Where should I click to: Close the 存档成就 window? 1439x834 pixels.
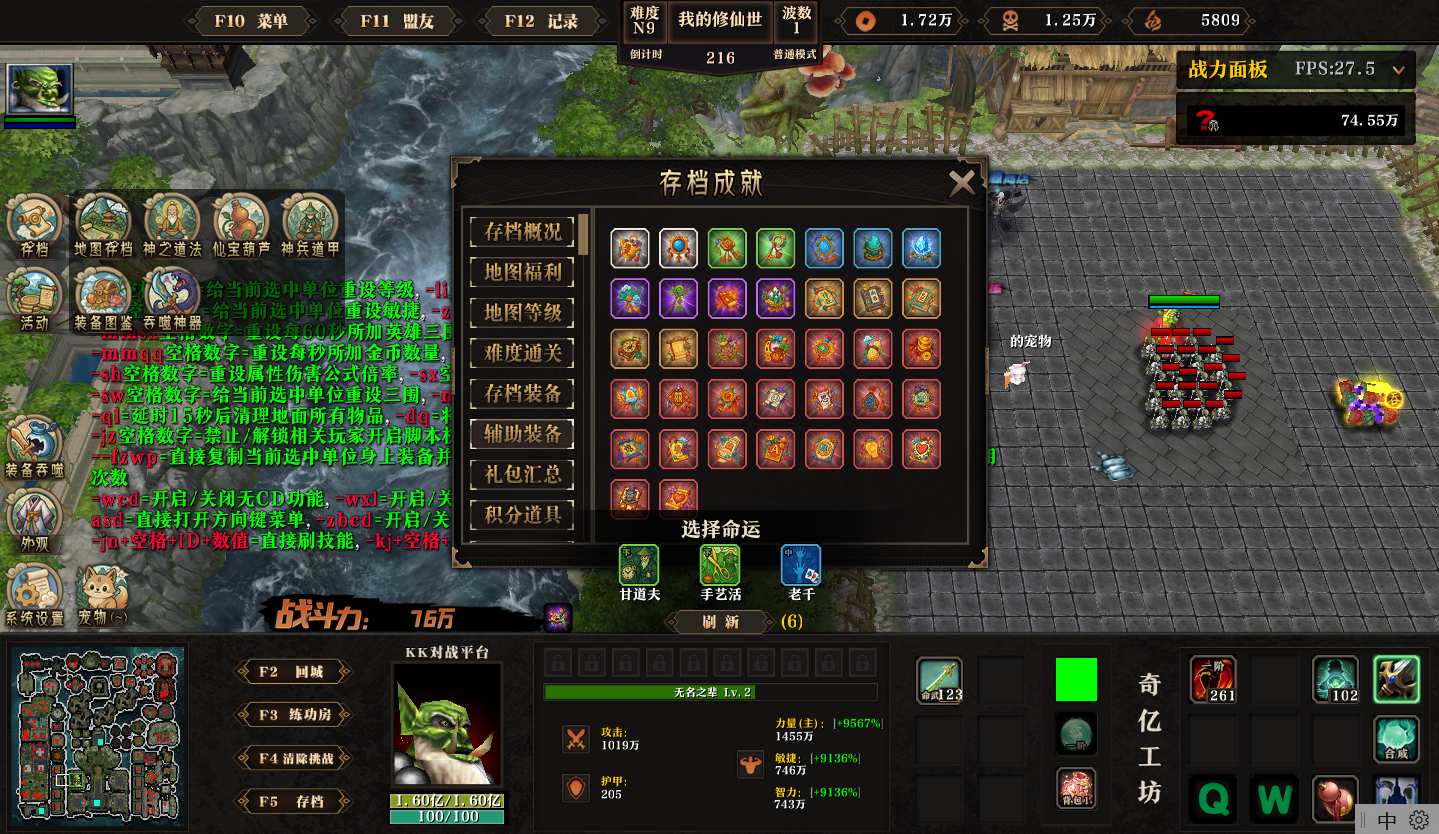pyautogui.click(x=961, y=182)
